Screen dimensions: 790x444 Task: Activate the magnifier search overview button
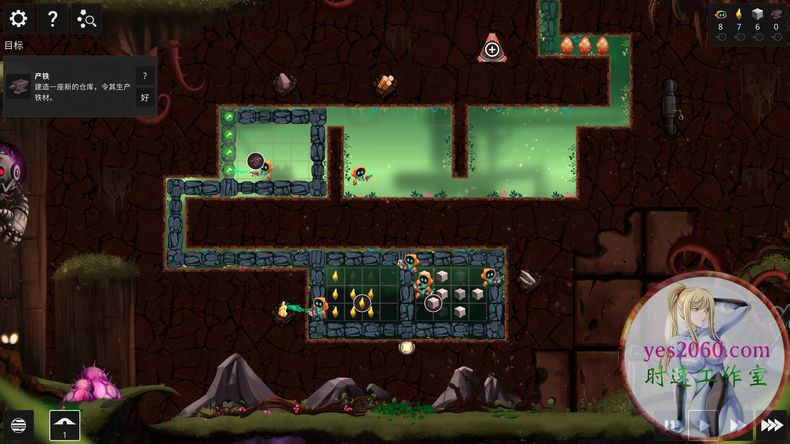(86, 17)
